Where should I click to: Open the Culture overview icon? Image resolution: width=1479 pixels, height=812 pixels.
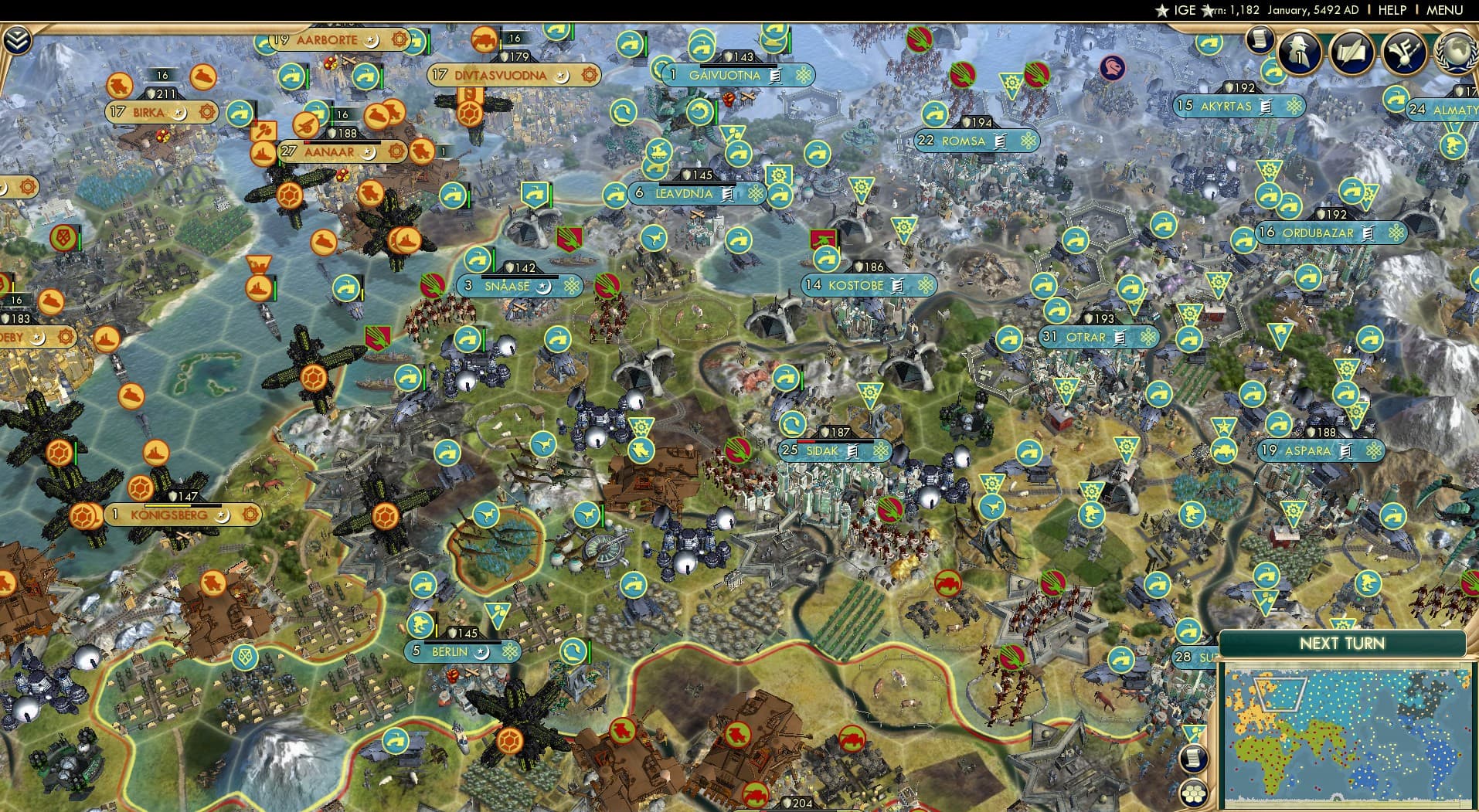1405,53
